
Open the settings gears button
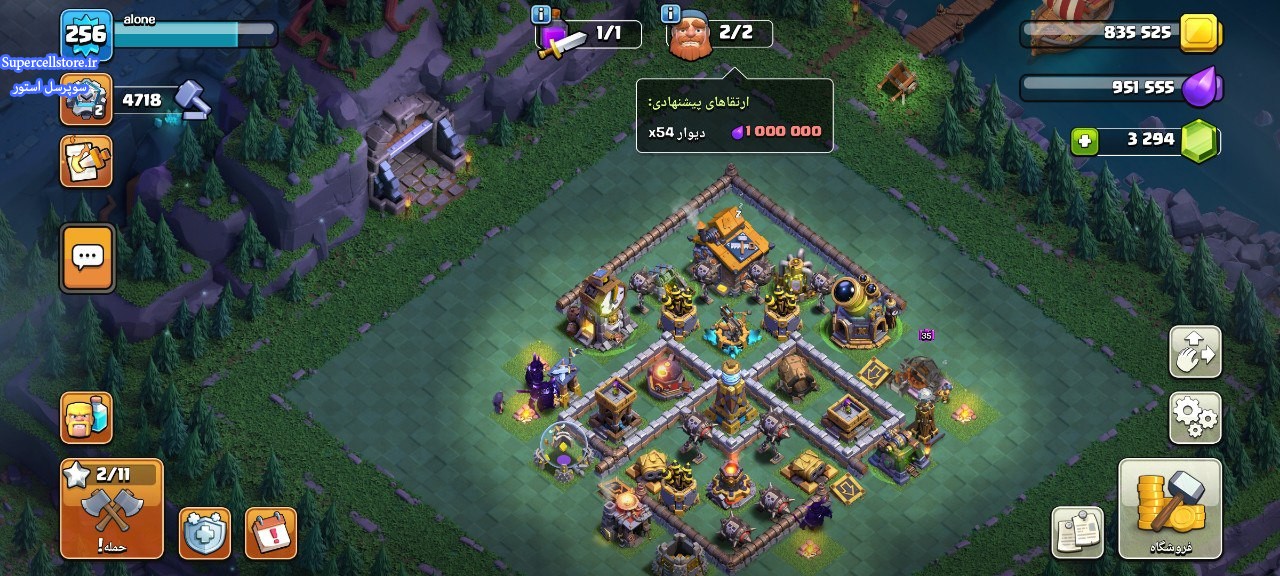[x=1195, y=418]
